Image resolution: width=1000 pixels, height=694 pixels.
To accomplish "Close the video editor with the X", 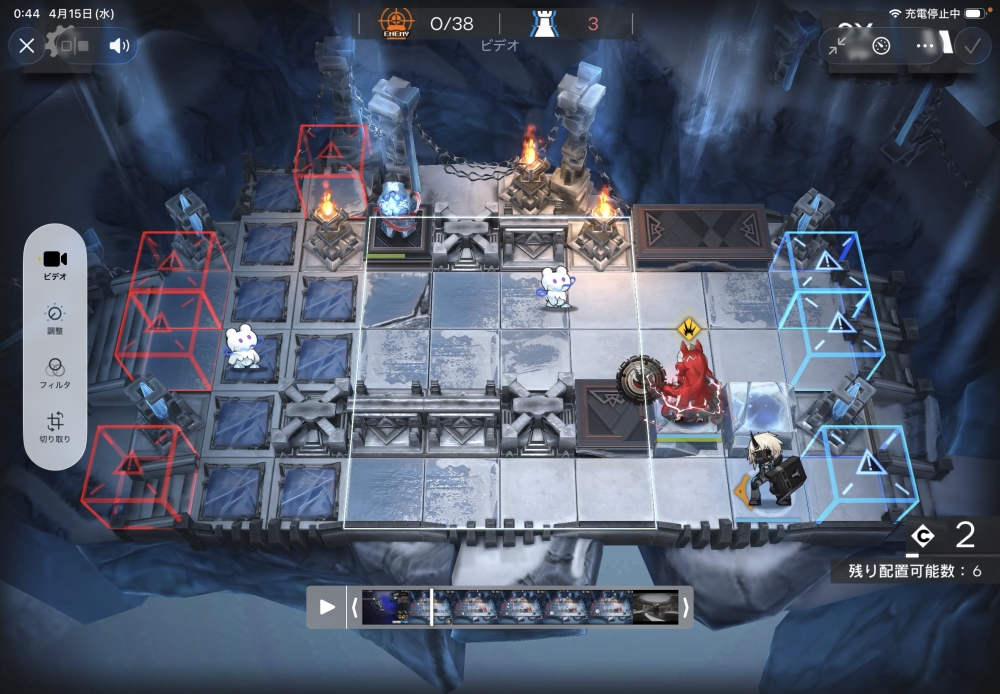I will pos(27,45).
